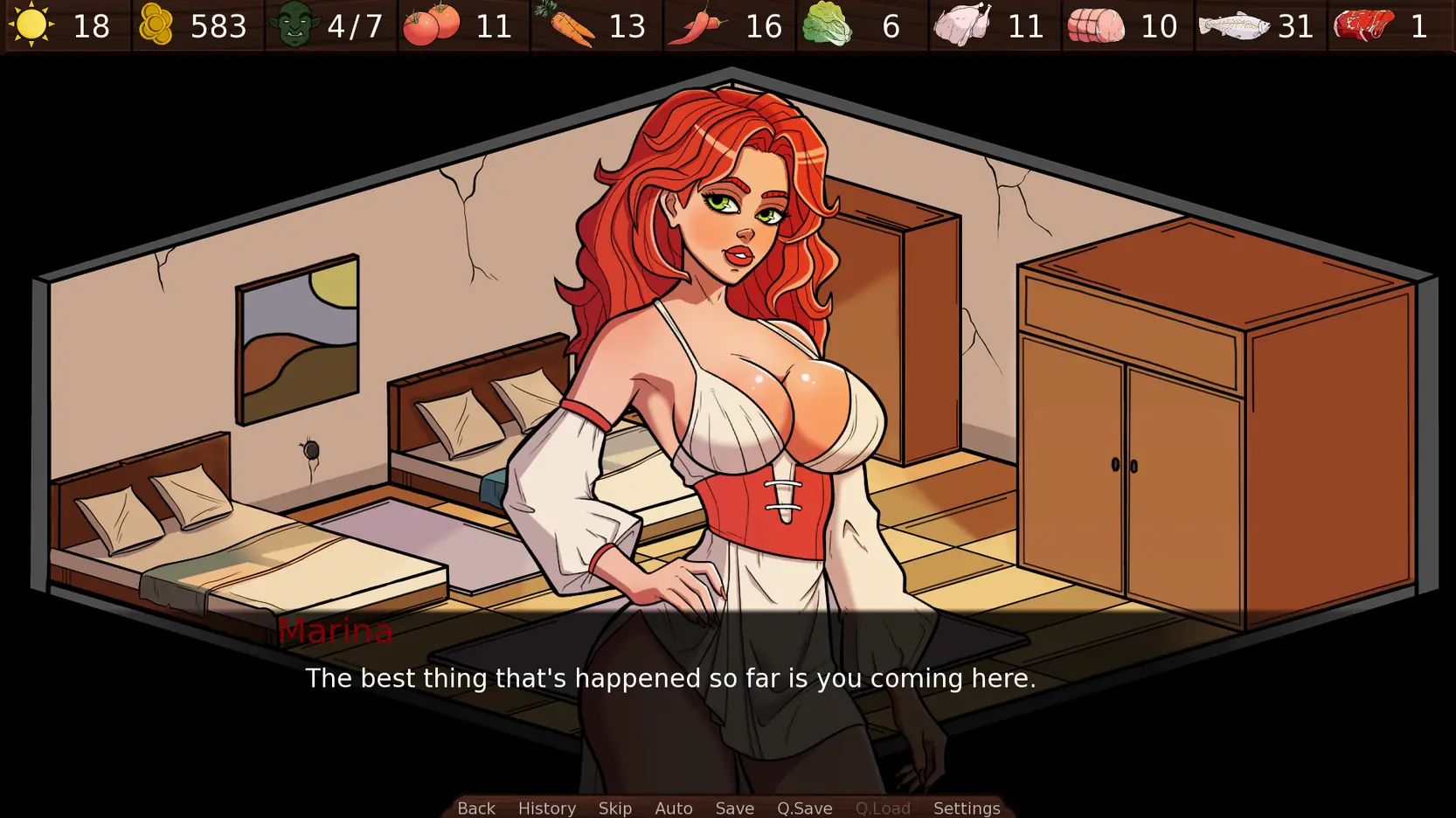Screen dimensions: 1456x818
Task: Open the dialogue History log
Action: click(547, 808)
